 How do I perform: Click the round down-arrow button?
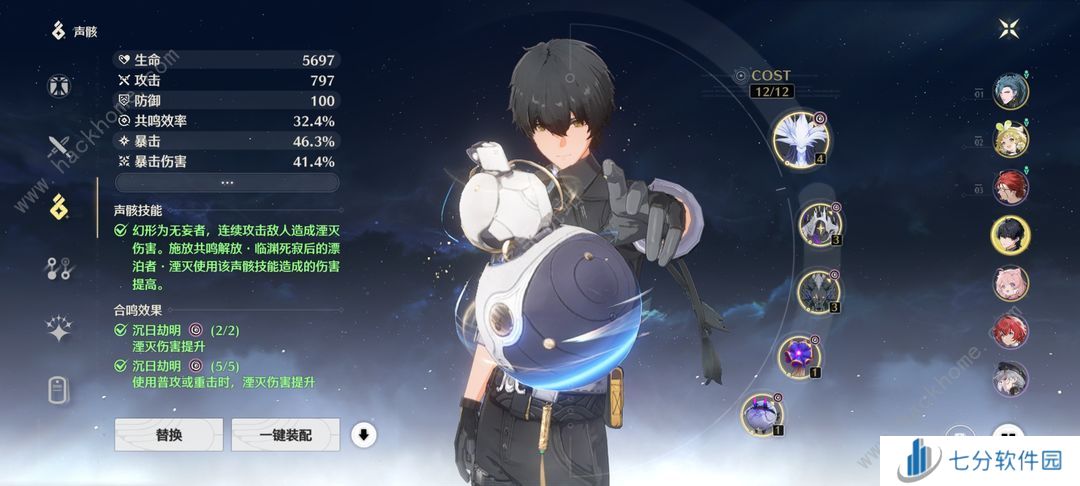pyautogui.click(x=363, y=435)
